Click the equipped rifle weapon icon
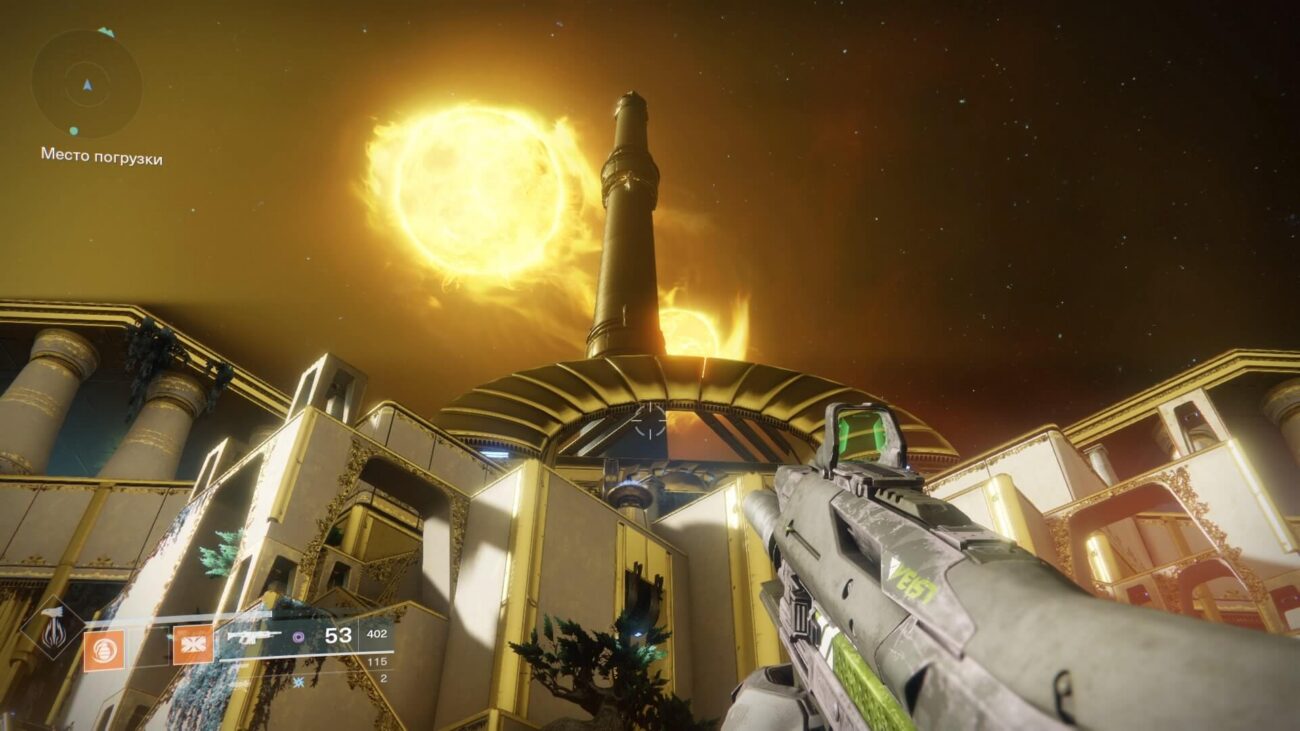This screenshot has height=731, width=1300. (254, 636)
